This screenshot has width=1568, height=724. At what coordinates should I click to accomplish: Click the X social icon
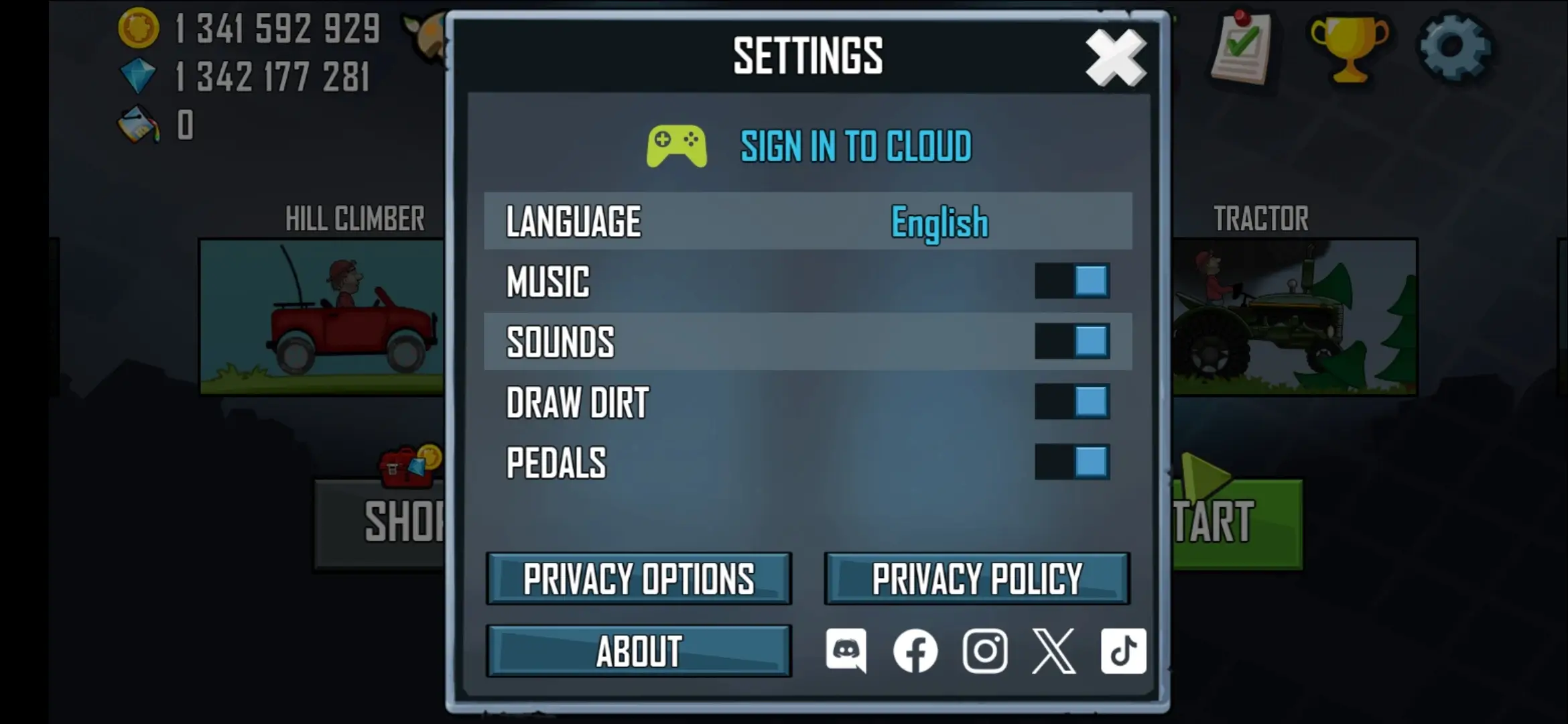click(x=1054, y=650)
